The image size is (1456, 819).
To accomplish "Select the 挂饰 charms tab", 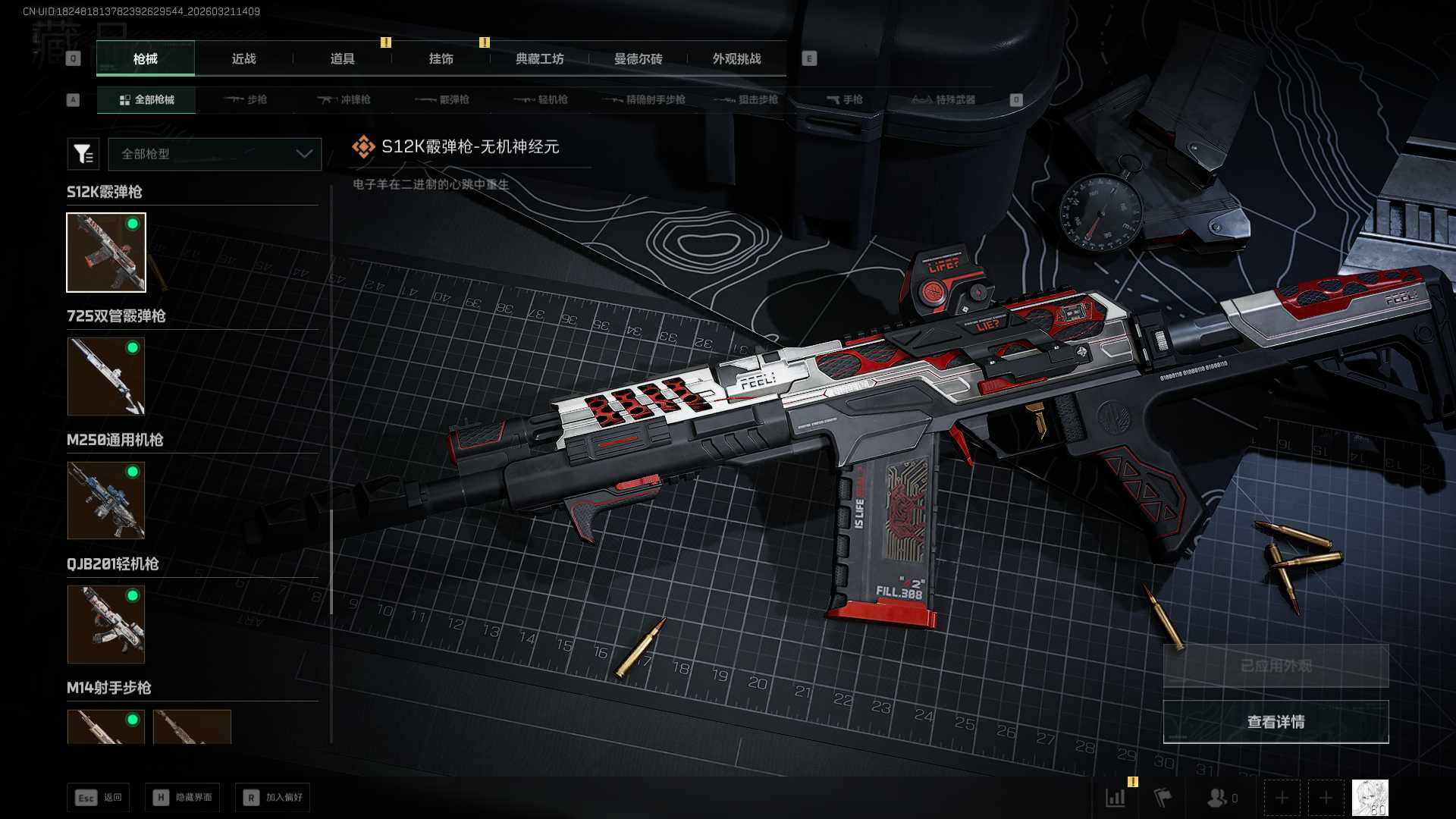I will pyautogui.click(x=441, y=58).
